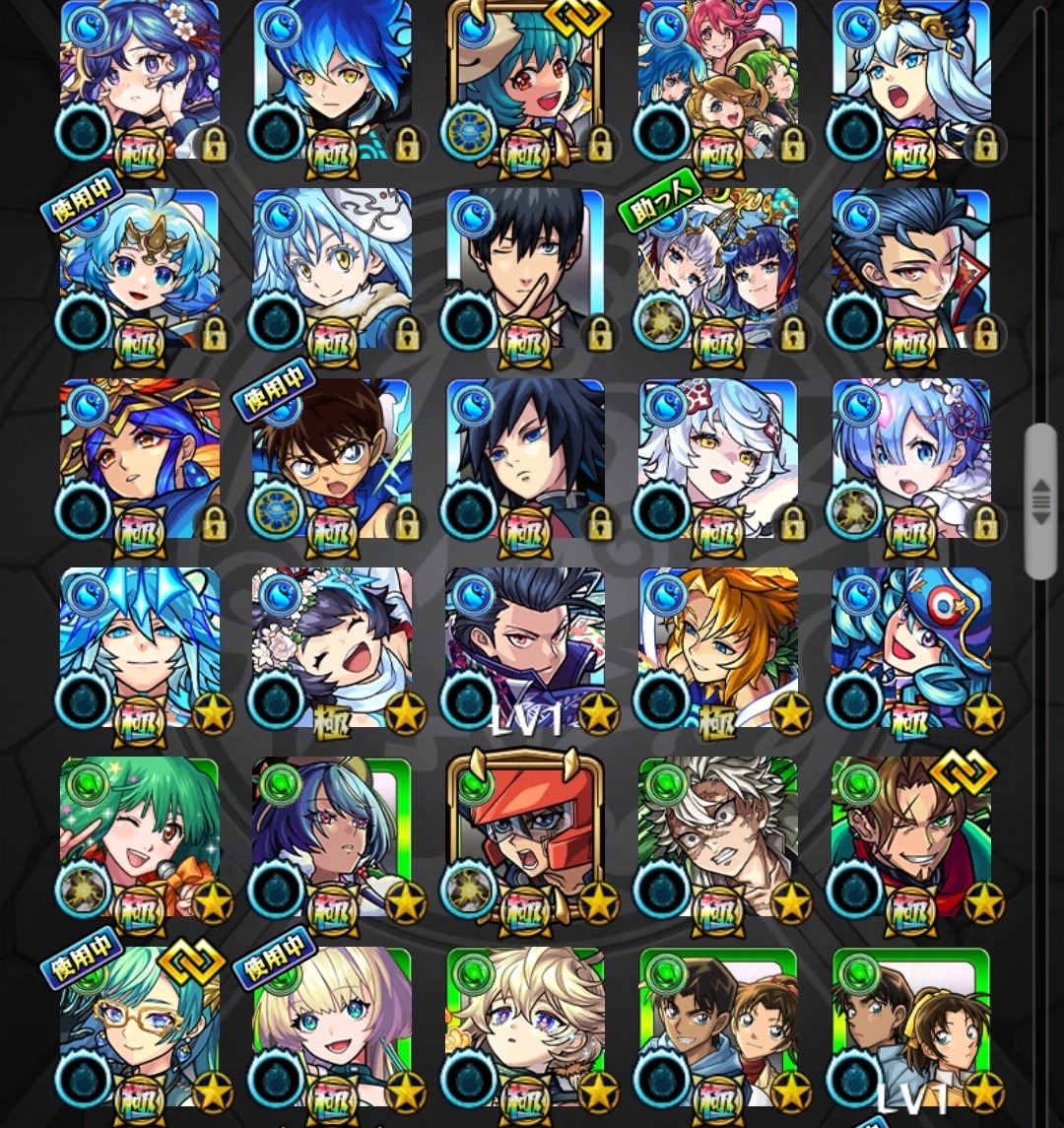The image size is (1064, 1128).
Task: Pick the laughing black-haired boy with white flowers
Action: [x=332, y=649]
